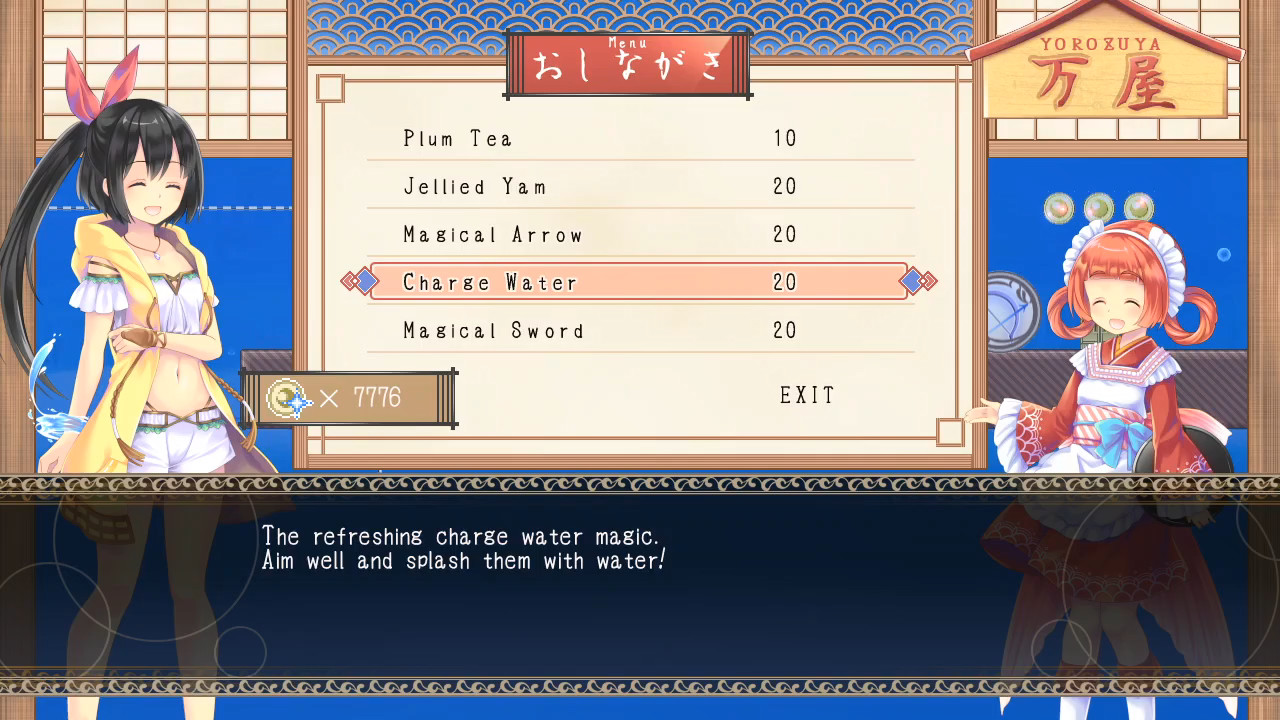Click the top-left corner square of the menu frame

pos(331,89)
